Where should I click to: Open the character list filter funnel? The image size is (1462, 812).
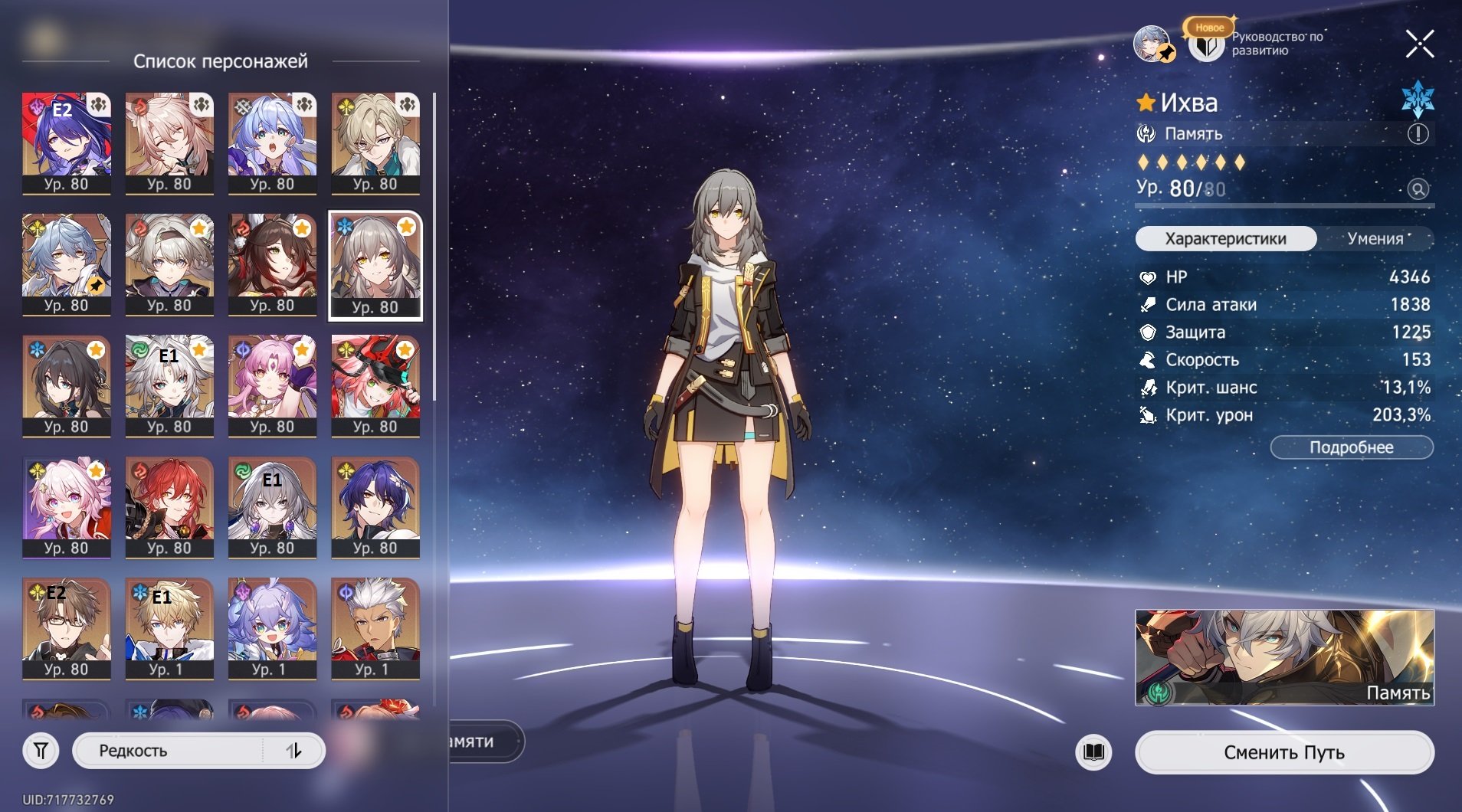point(41,751)
